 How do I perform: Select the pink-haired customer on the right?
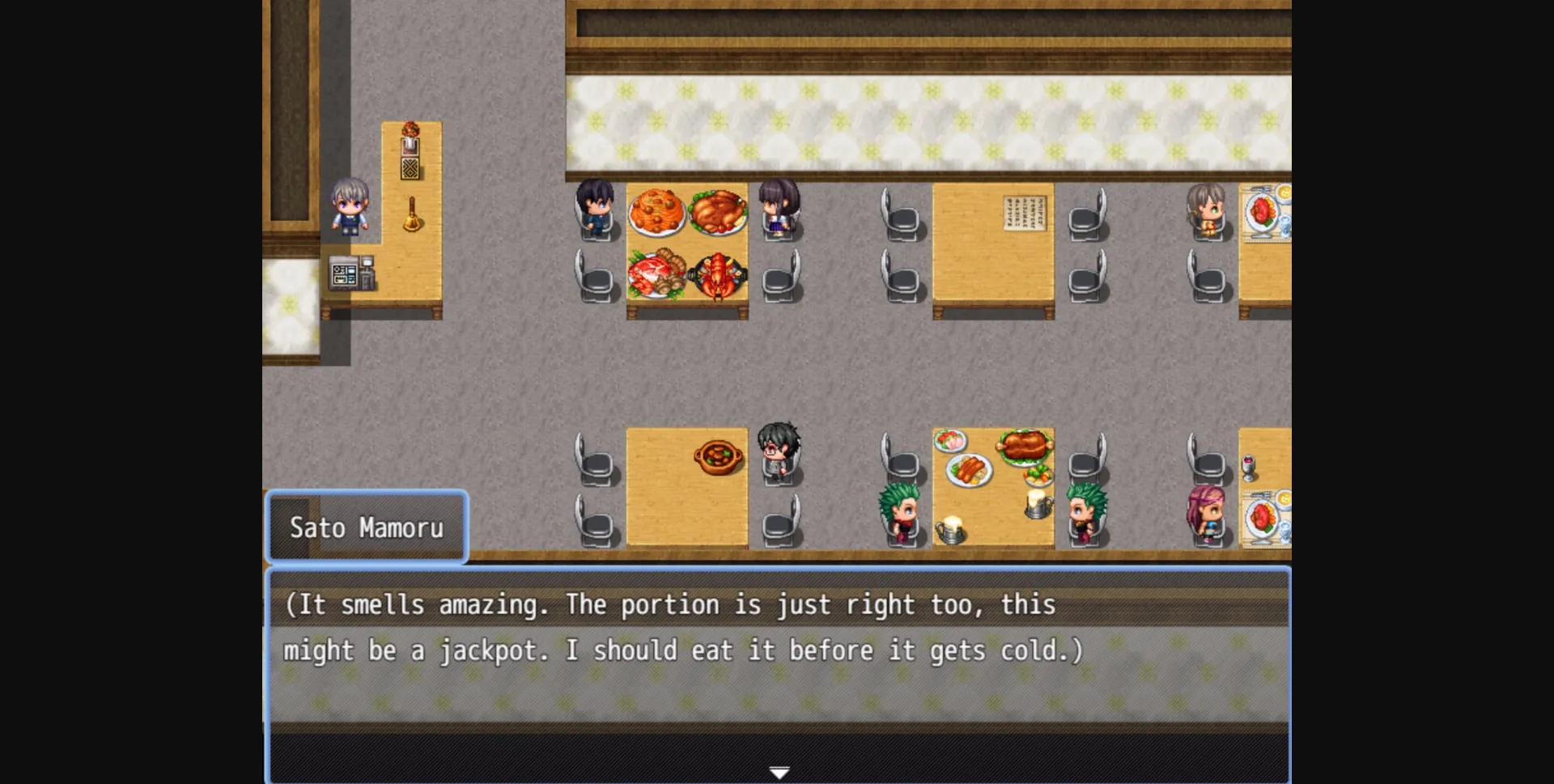(1206, 510)
